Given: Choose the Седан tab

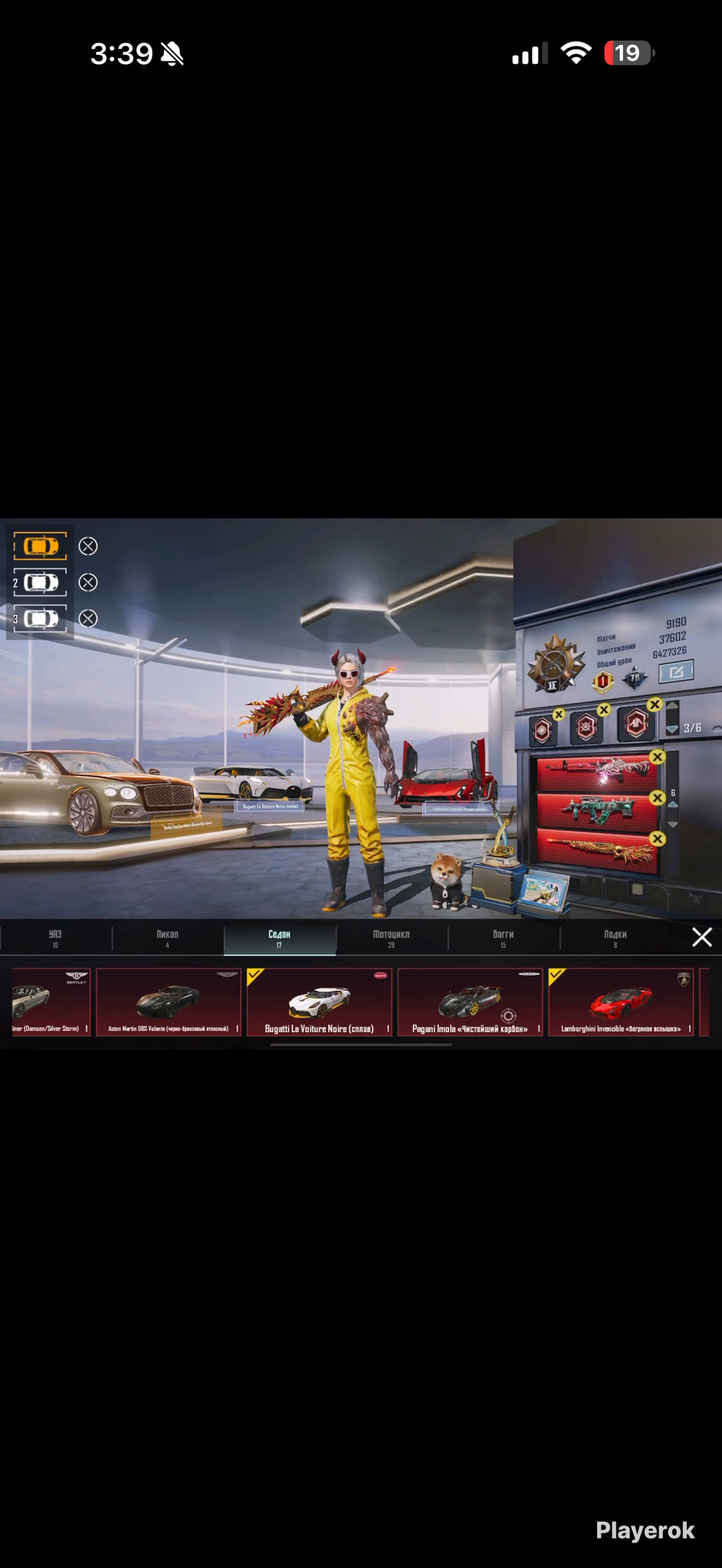Looking at the screenshot, I should coord(279,938).
